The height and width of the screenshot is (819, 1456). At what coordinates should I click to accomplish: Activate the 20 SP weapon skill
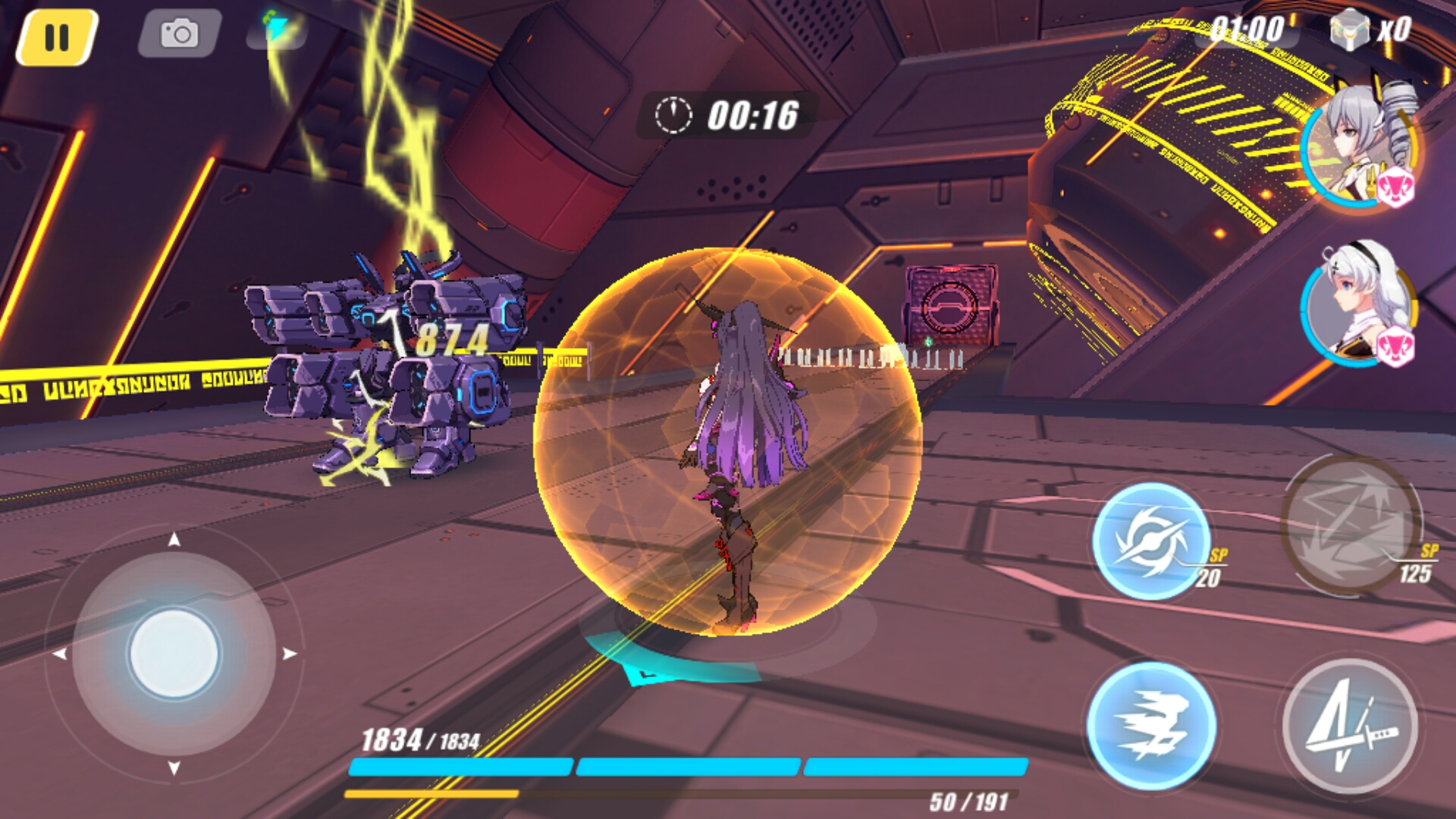click(x=1151, y=541)
